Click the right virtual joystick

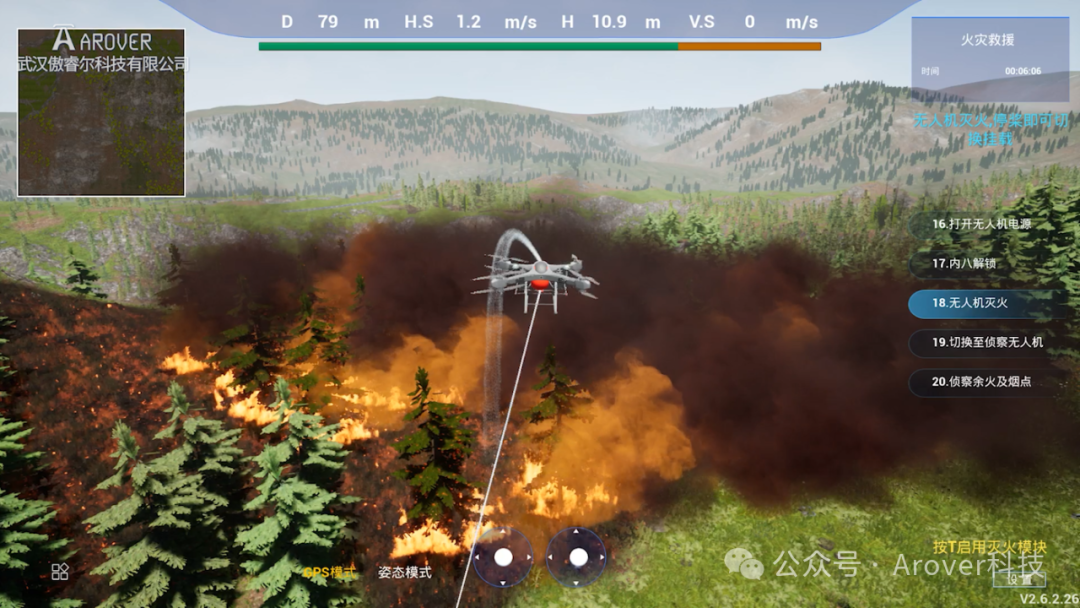click(577, 557)
